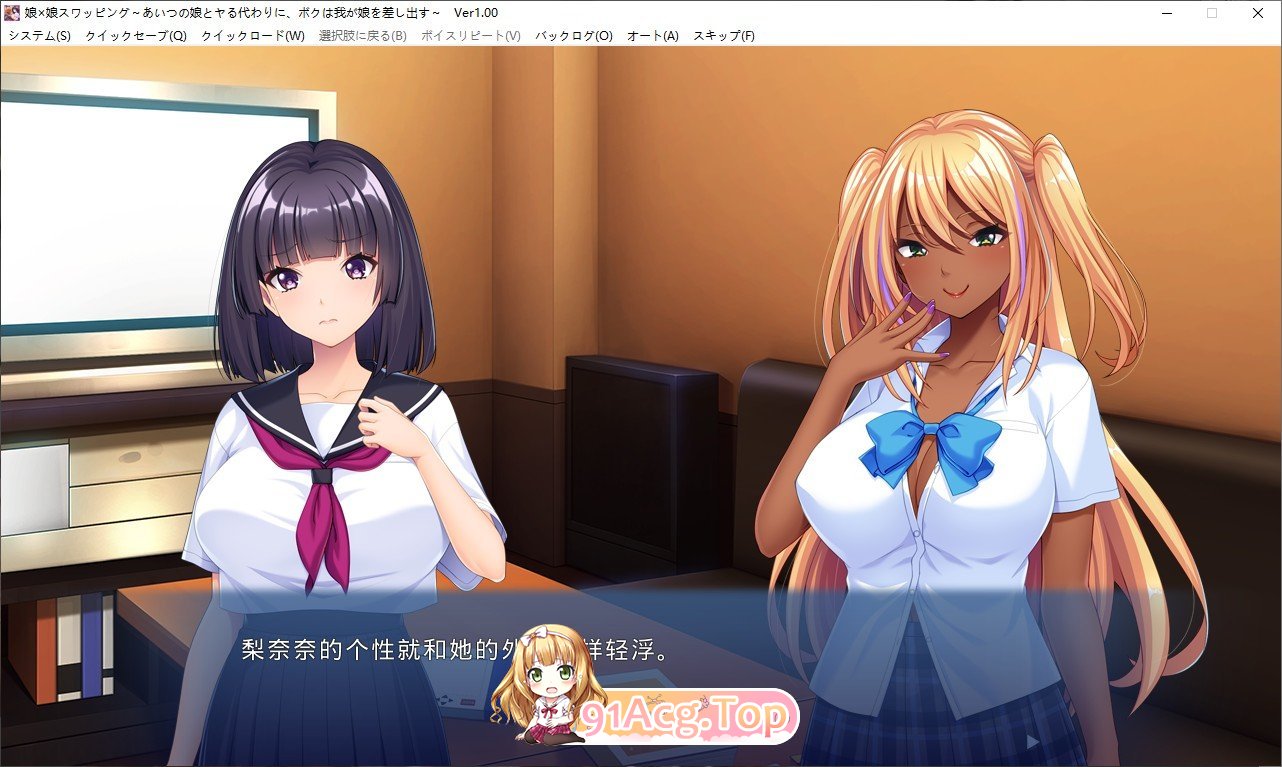Minimize the game window
This screenshot has width=1282, height=767.
[x=1166, y=12]
